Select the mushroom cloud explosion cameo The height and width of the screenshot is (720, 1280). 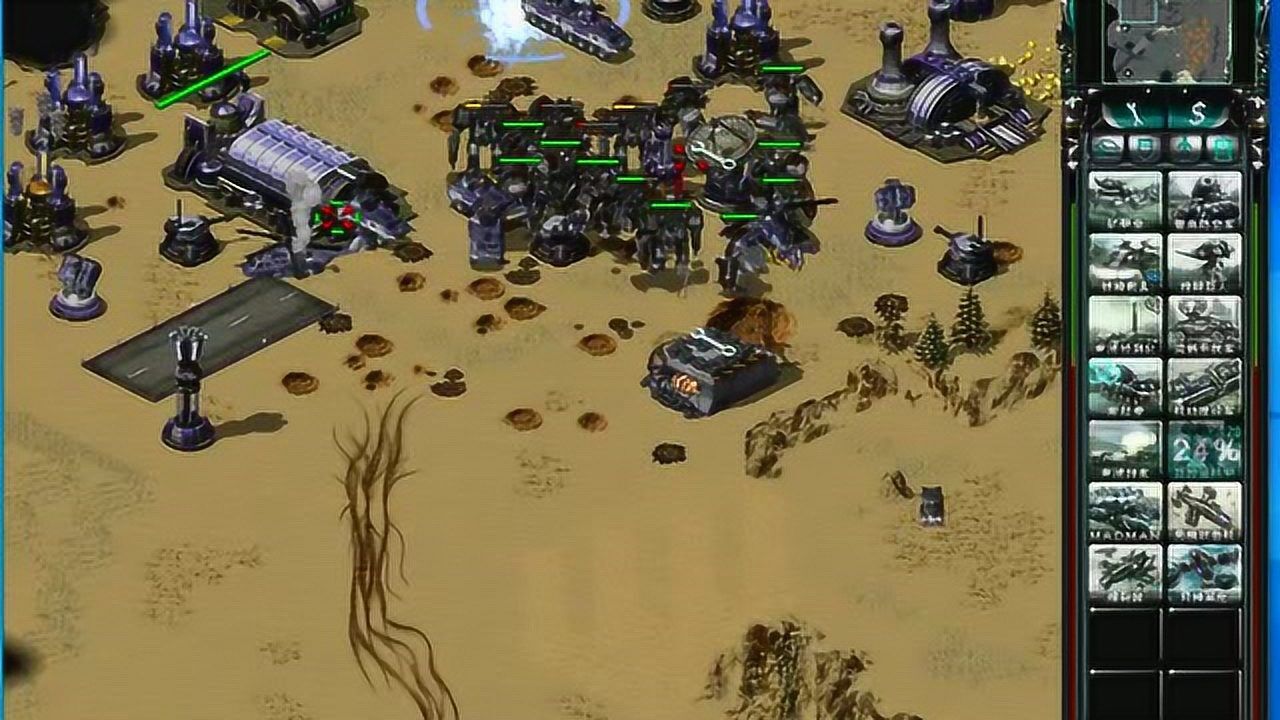coord(1125,450)
